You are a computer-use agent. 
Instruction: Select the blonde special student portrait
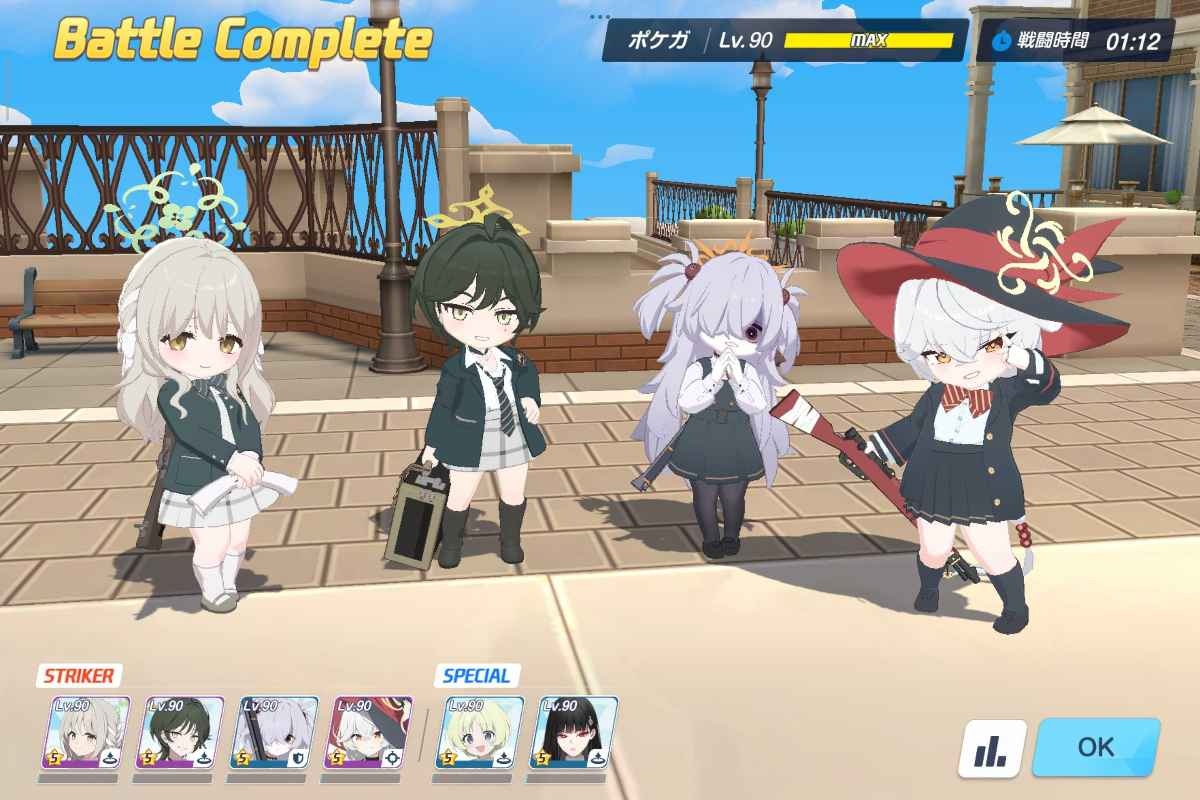[x=479, y=733]
